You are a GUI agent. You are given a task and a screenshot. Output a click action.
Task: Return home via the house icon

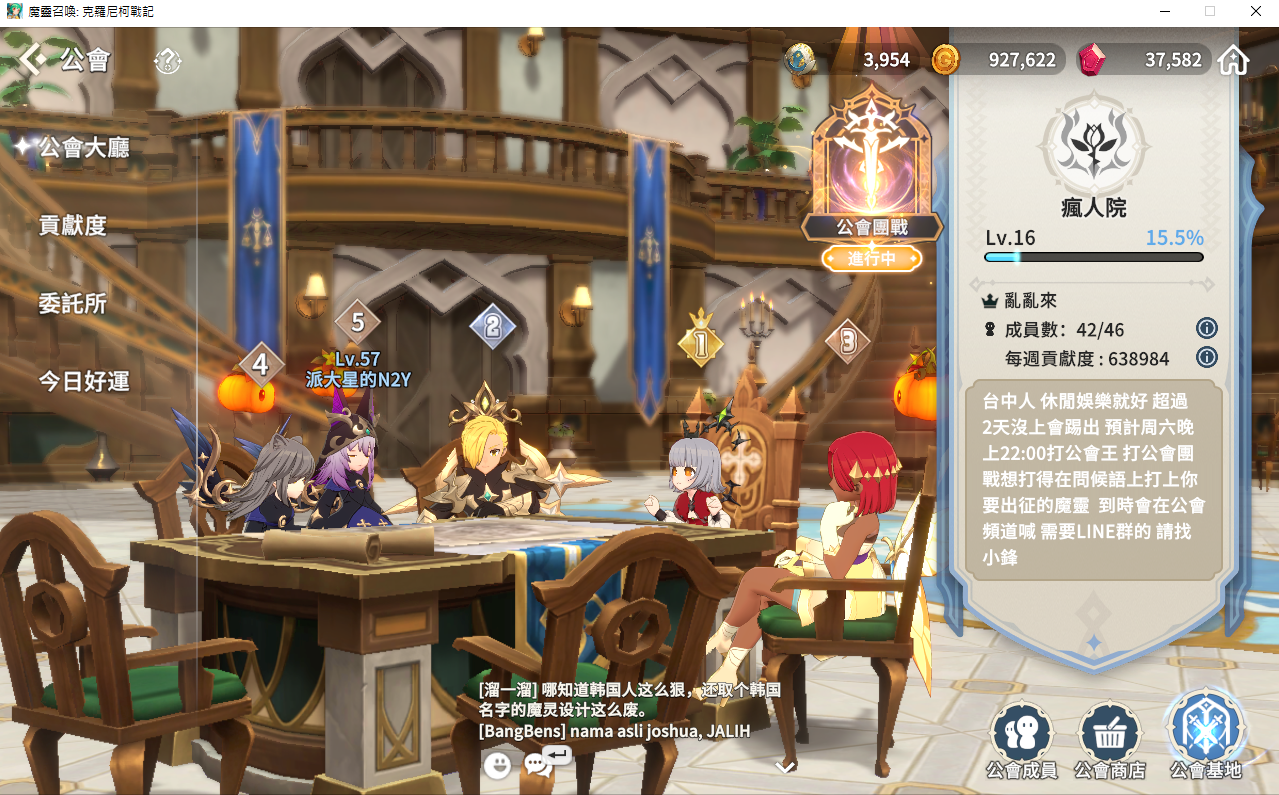[x=1234, y=60]
